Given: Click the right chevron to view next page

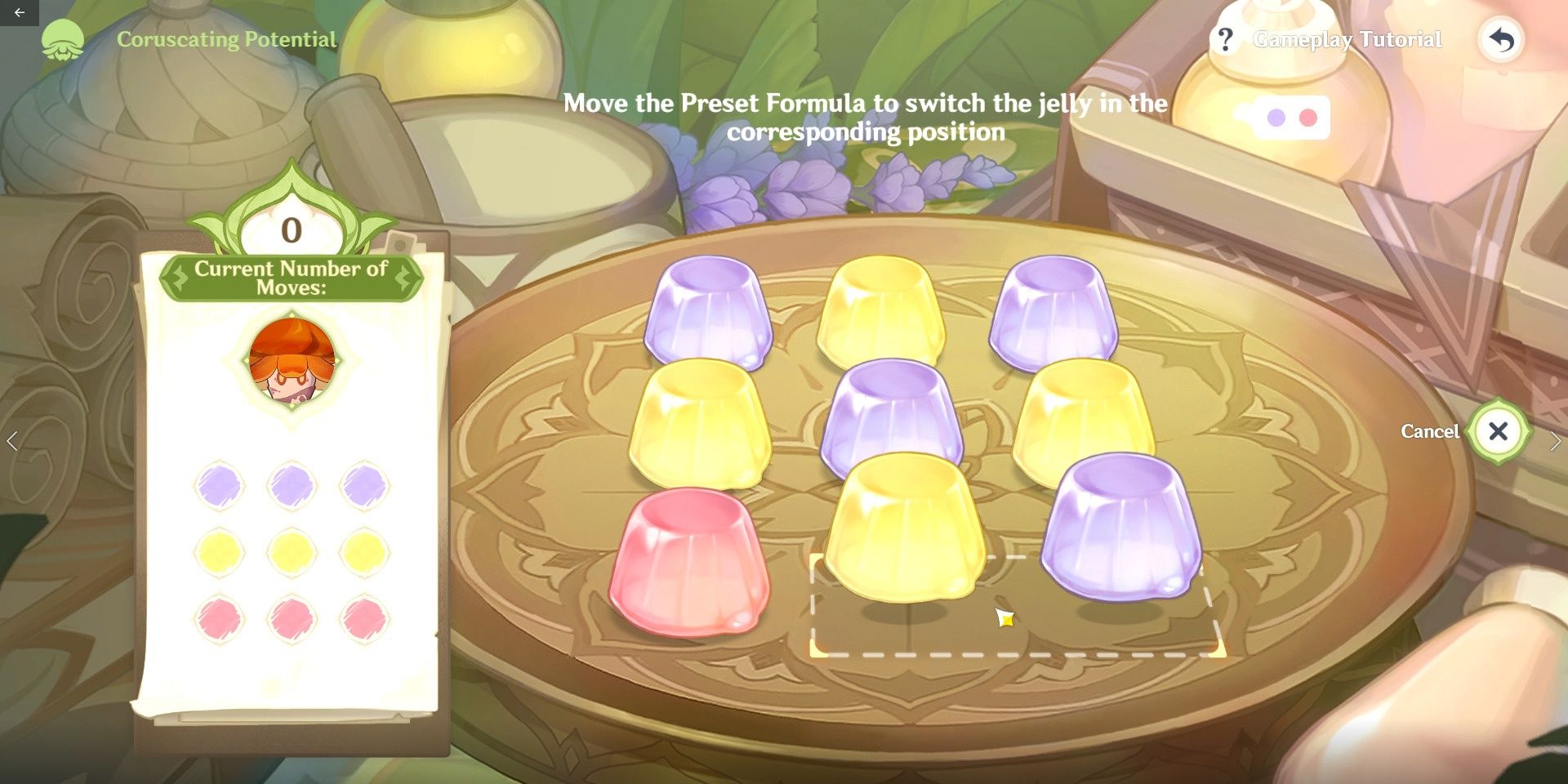Looking at the screenshot, I should pyautogui.click(x=1557, y=439).
